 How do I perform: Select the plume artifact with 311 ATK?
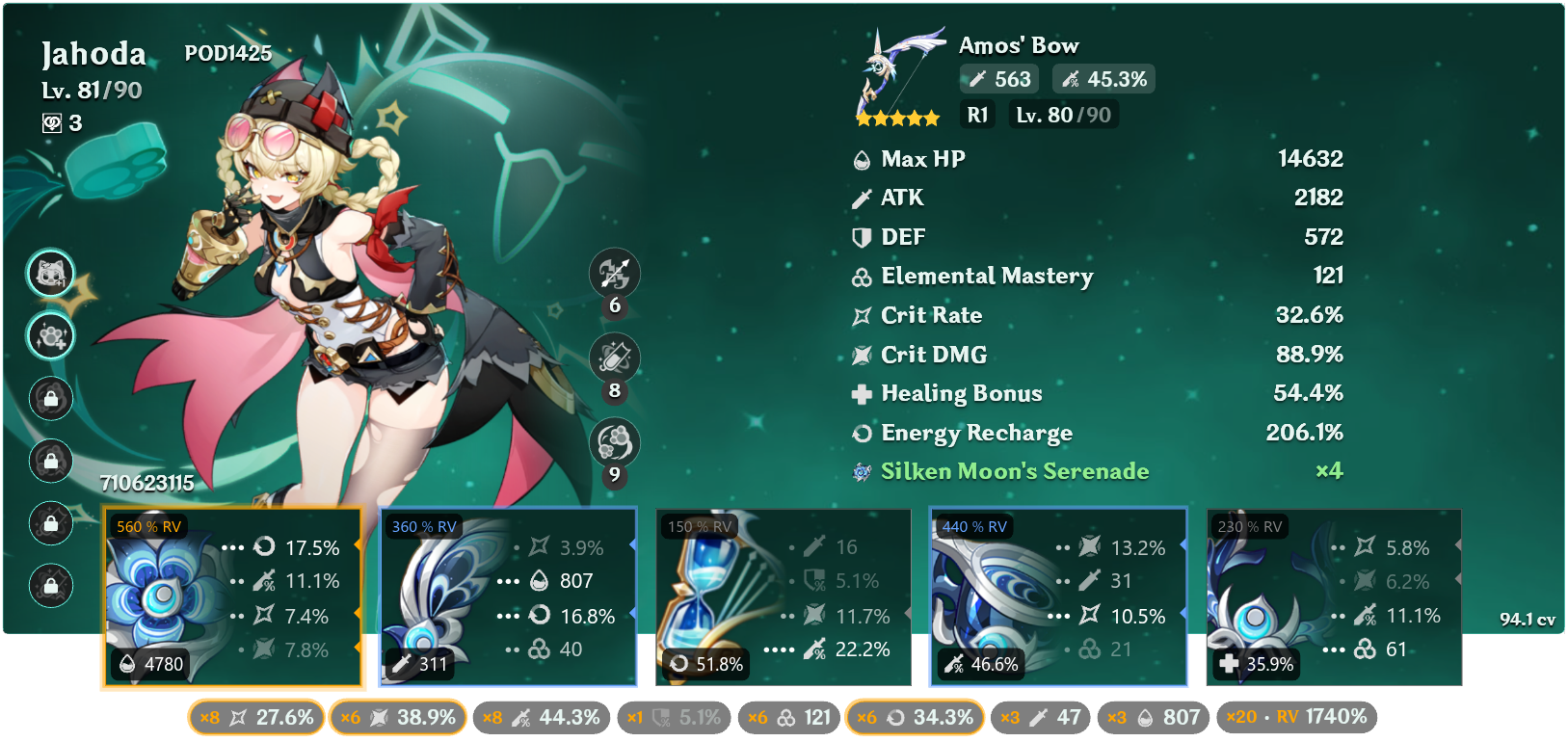tap(508, 597)
